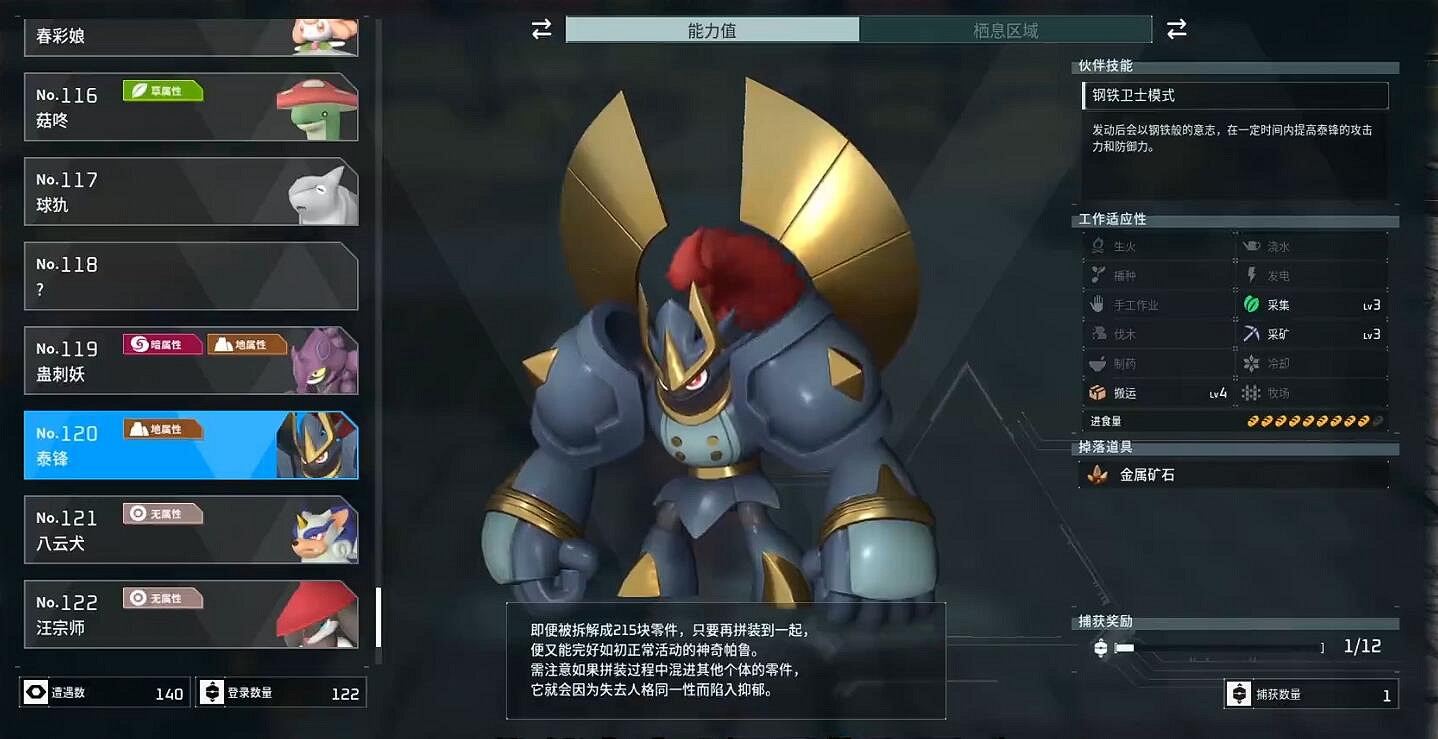Select the 采矿 mining work suitability icon

click(1250, 334)
